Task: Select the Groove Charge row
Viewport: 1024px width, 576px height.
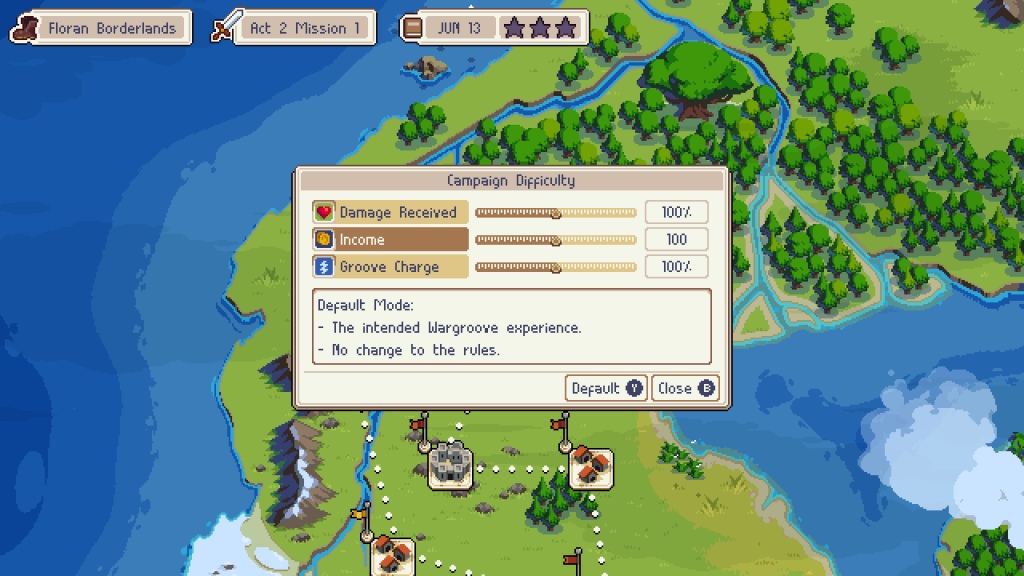Action: (390, 267)
